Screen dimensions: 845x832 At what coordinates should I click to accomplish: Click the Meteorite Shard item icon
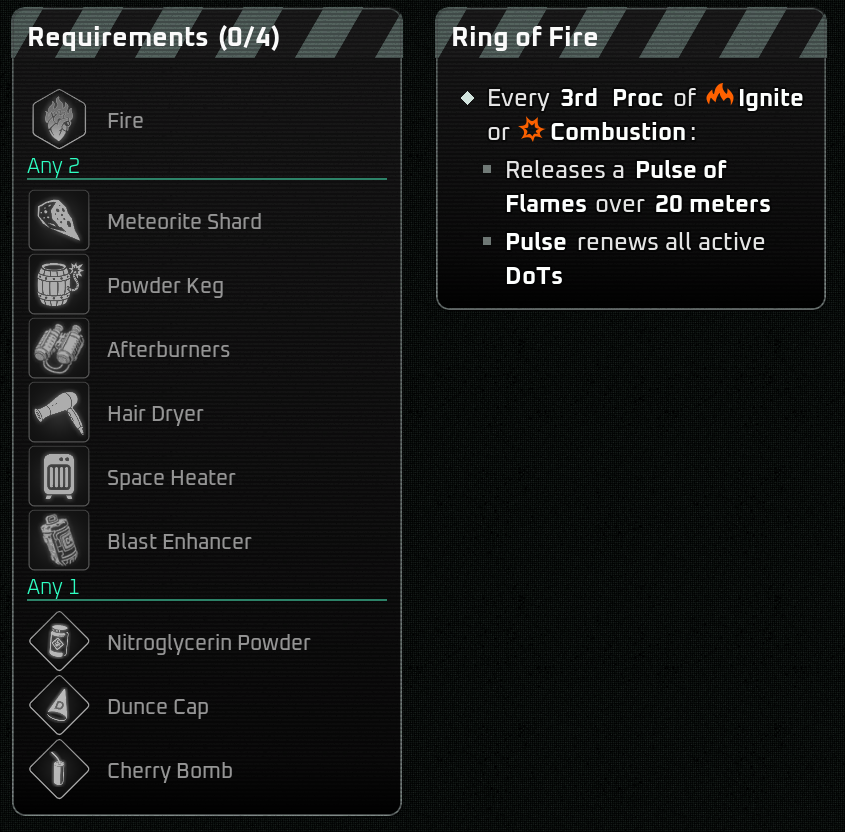pyautogui.click(x=59, y=221)
